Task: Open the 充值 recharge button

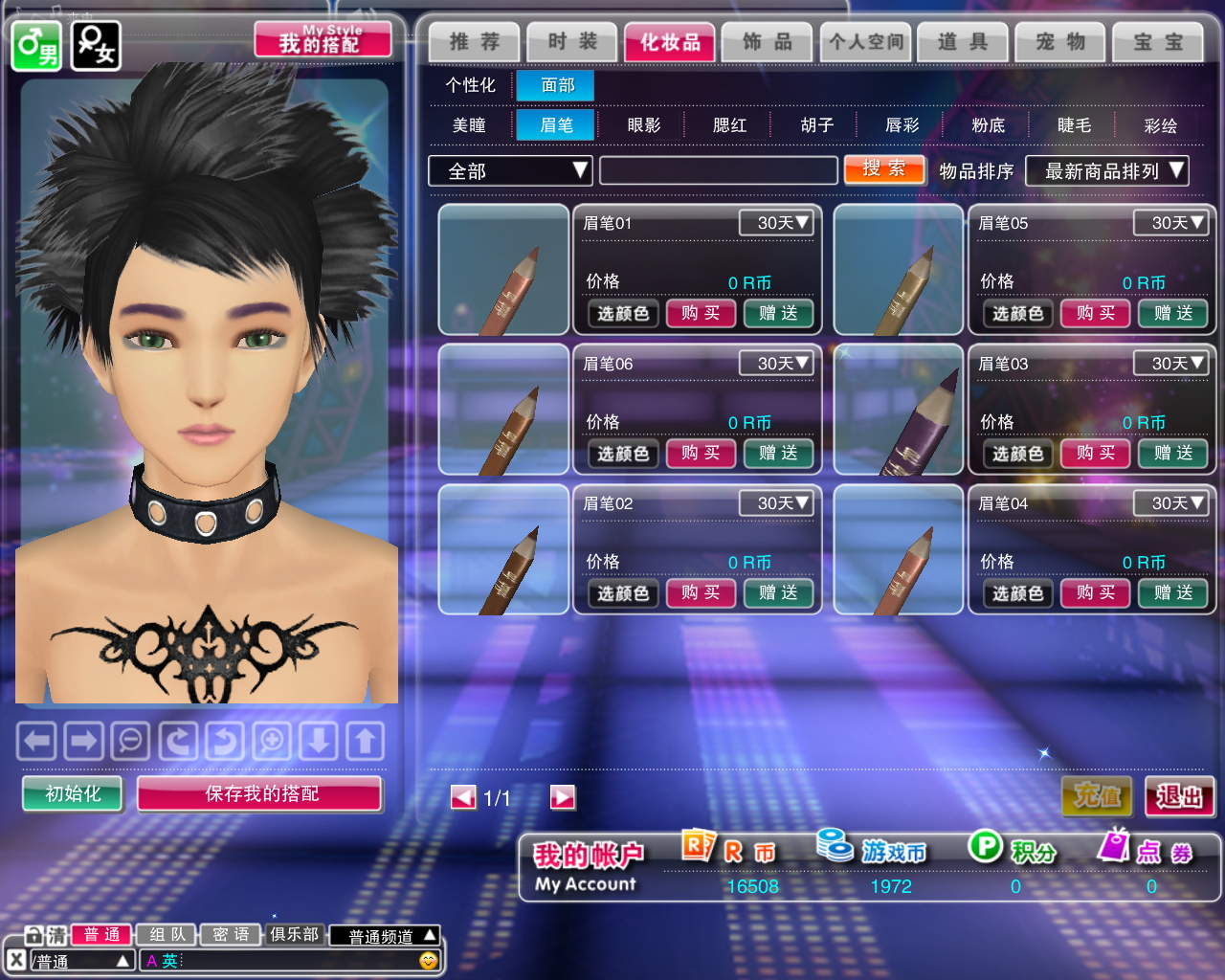Action: click(1097, 795)
